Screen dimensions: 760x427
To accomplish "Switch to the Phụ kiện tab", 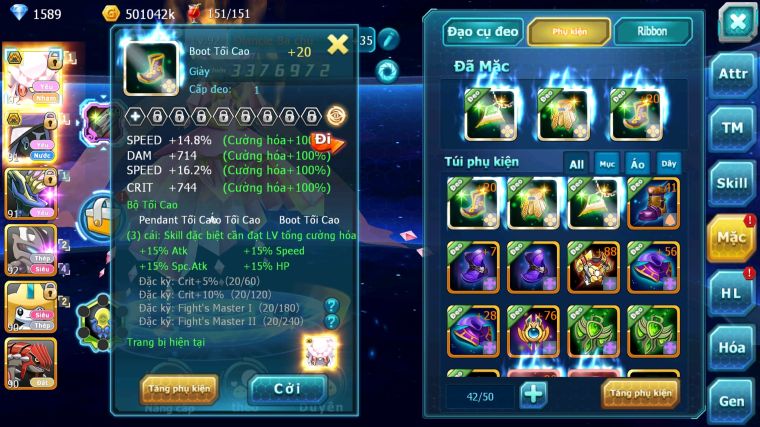I will pos(569,32).
